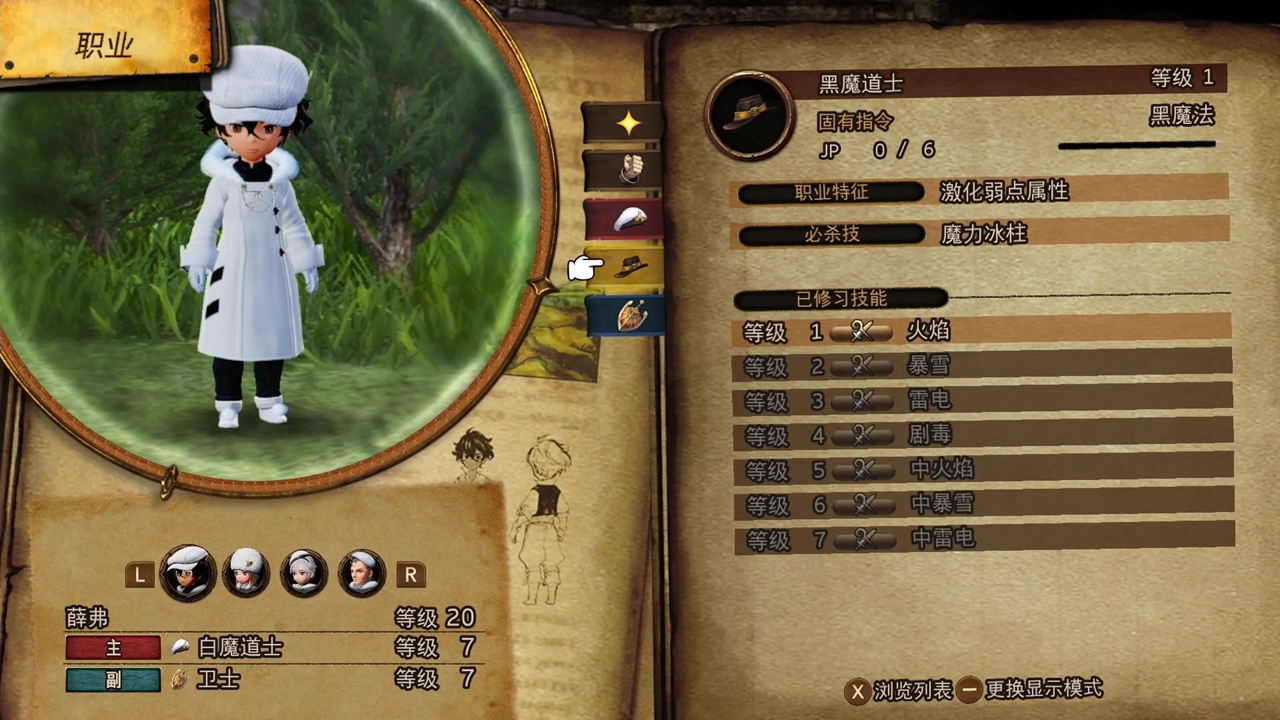Select the dark-haired hero portrait
Image resolution: width=1280 pixels, height=720 pixels.
point(188,573)
